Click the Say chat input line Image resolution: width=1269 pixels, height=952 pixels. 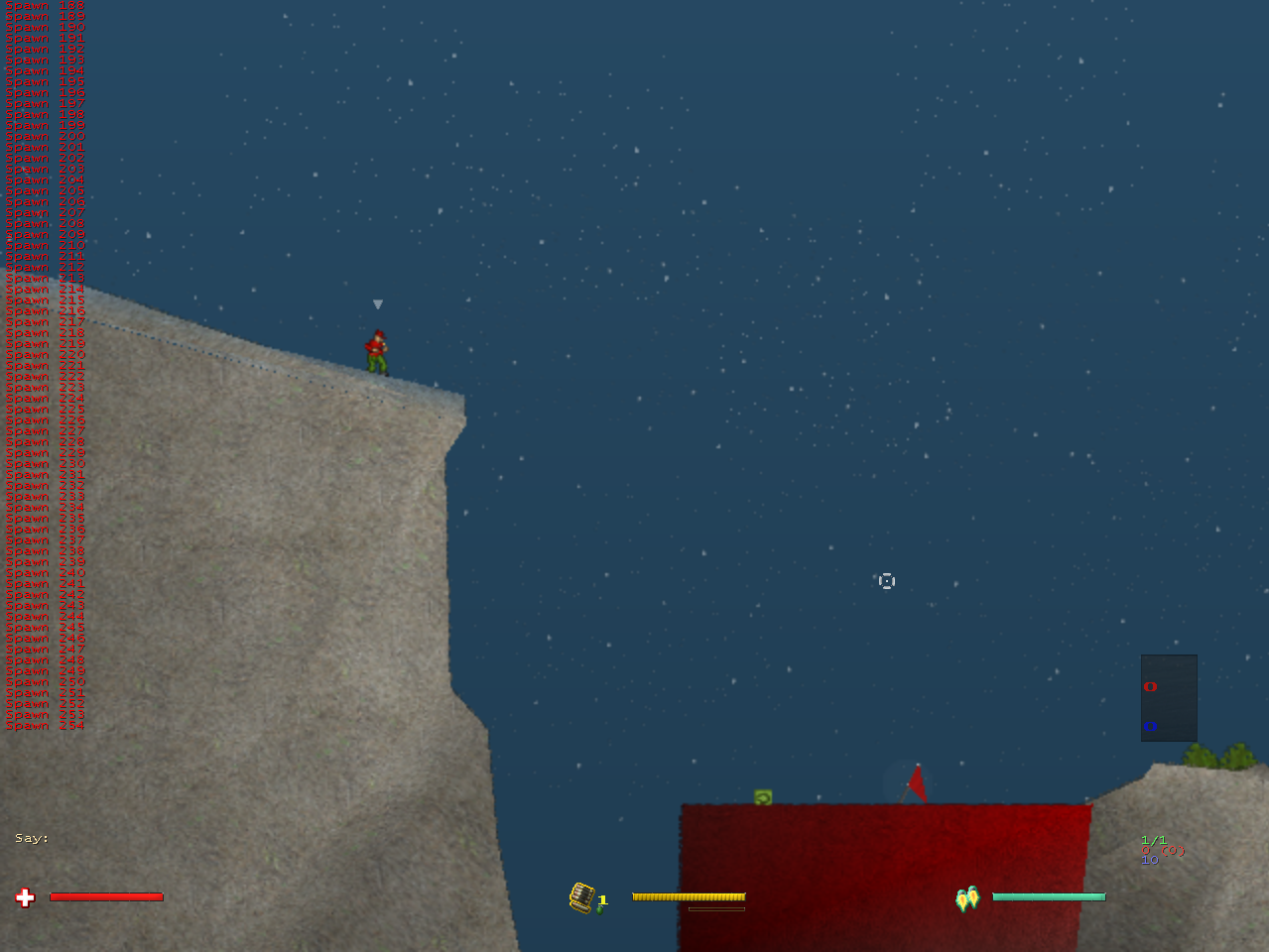(33, 839)
